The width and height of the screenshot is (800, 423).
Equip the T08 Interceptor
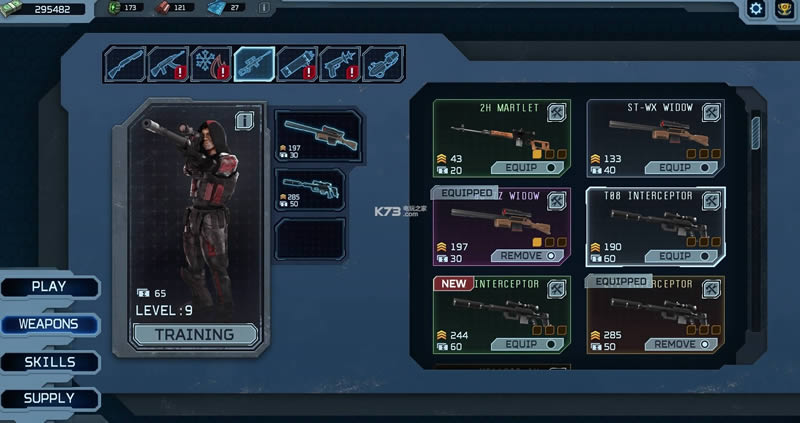(683, 255)
